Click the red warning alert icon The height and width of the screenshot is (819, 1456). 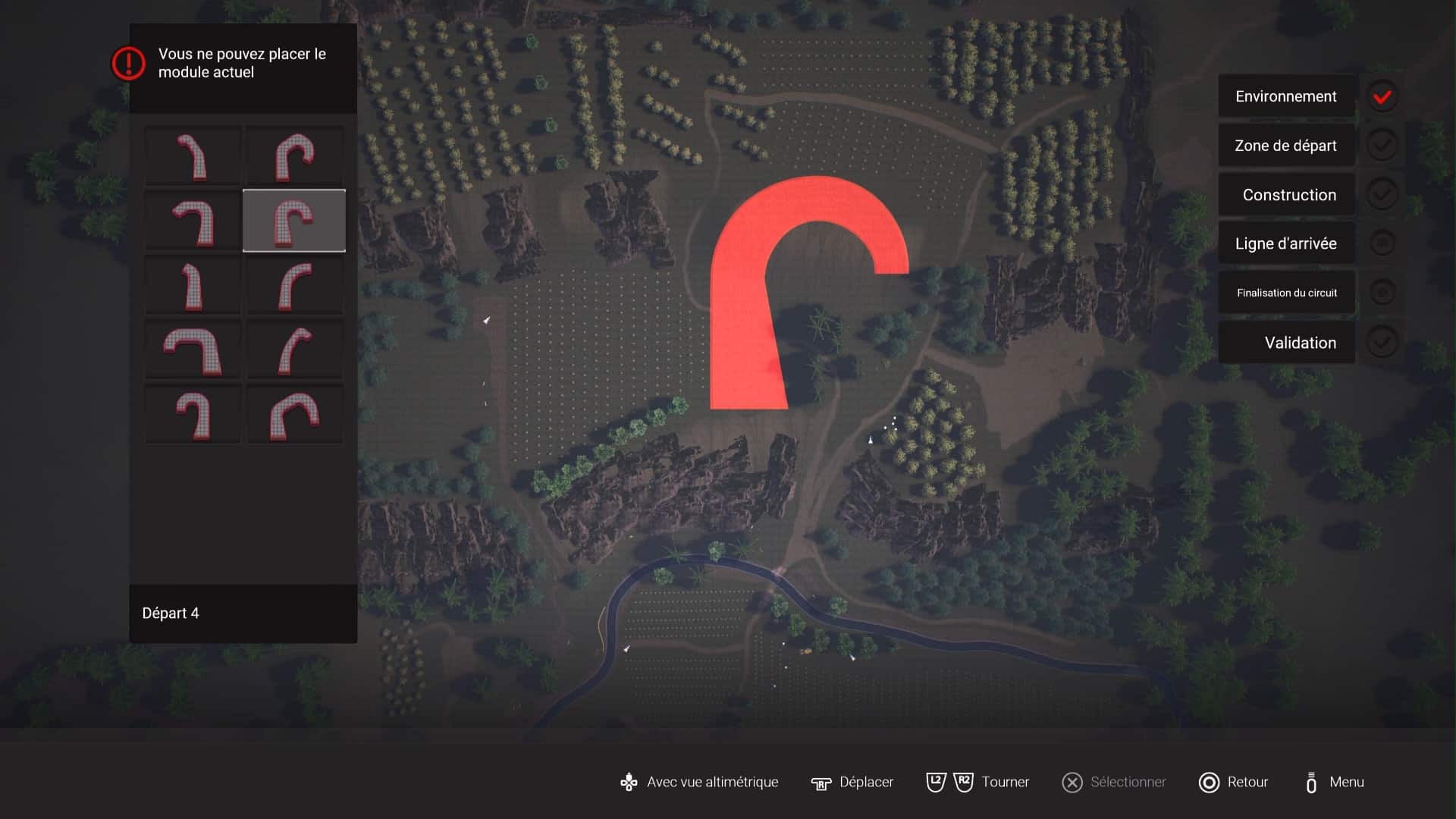pos(129,64)
